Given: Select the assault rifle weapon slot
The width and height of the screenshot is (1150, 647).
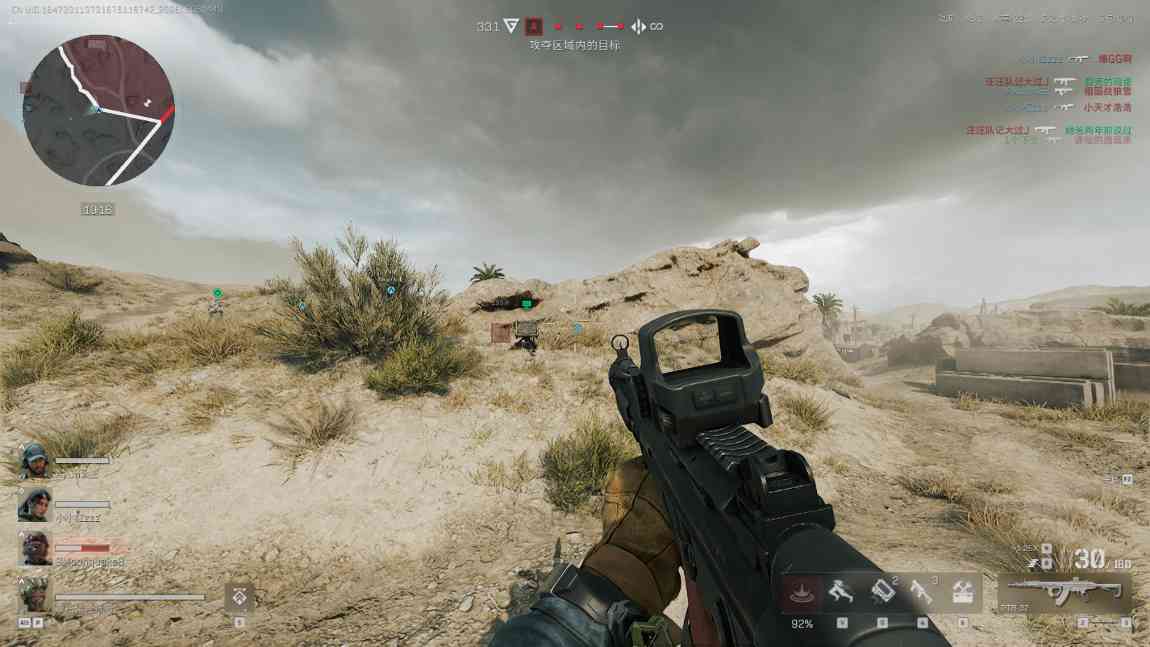Looking at the screenshot, I should tap(1064, 592).
